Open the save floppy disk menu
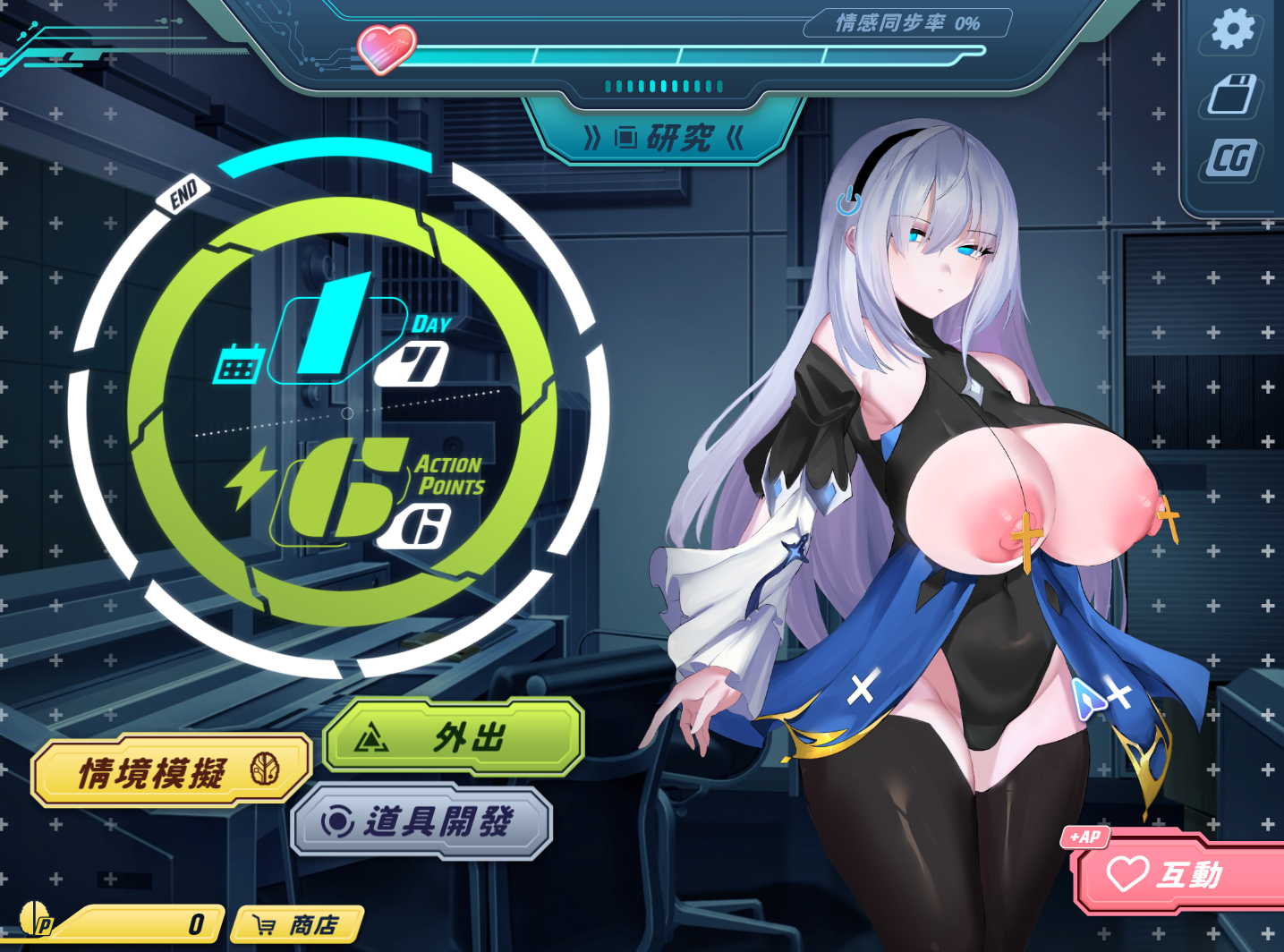The height and width of the screenshot is (952, 1284). click(1232, 95)
